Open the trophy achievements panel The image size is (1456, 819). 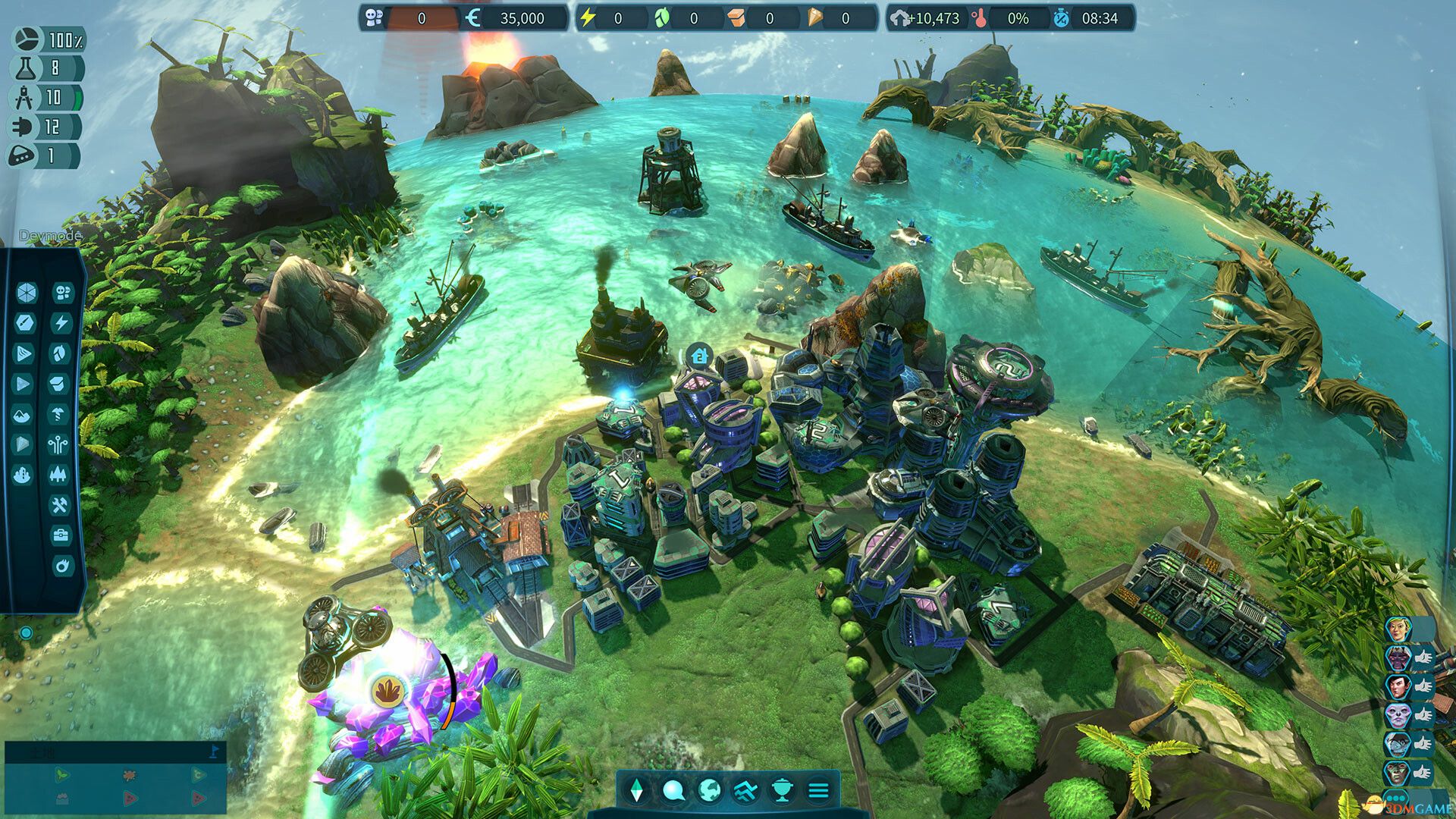pos(781,790)
